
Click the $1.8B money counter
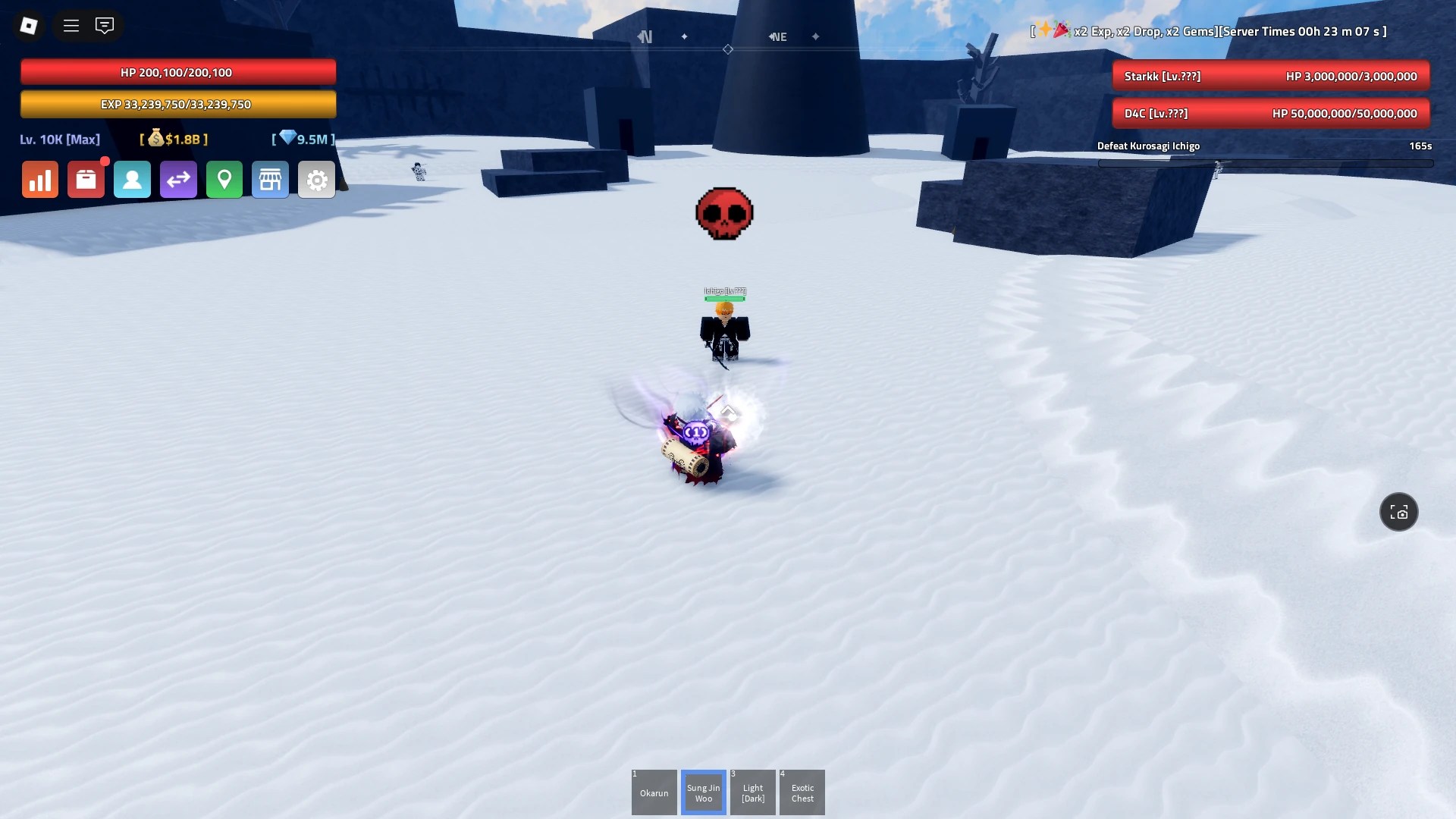[173, 140]
